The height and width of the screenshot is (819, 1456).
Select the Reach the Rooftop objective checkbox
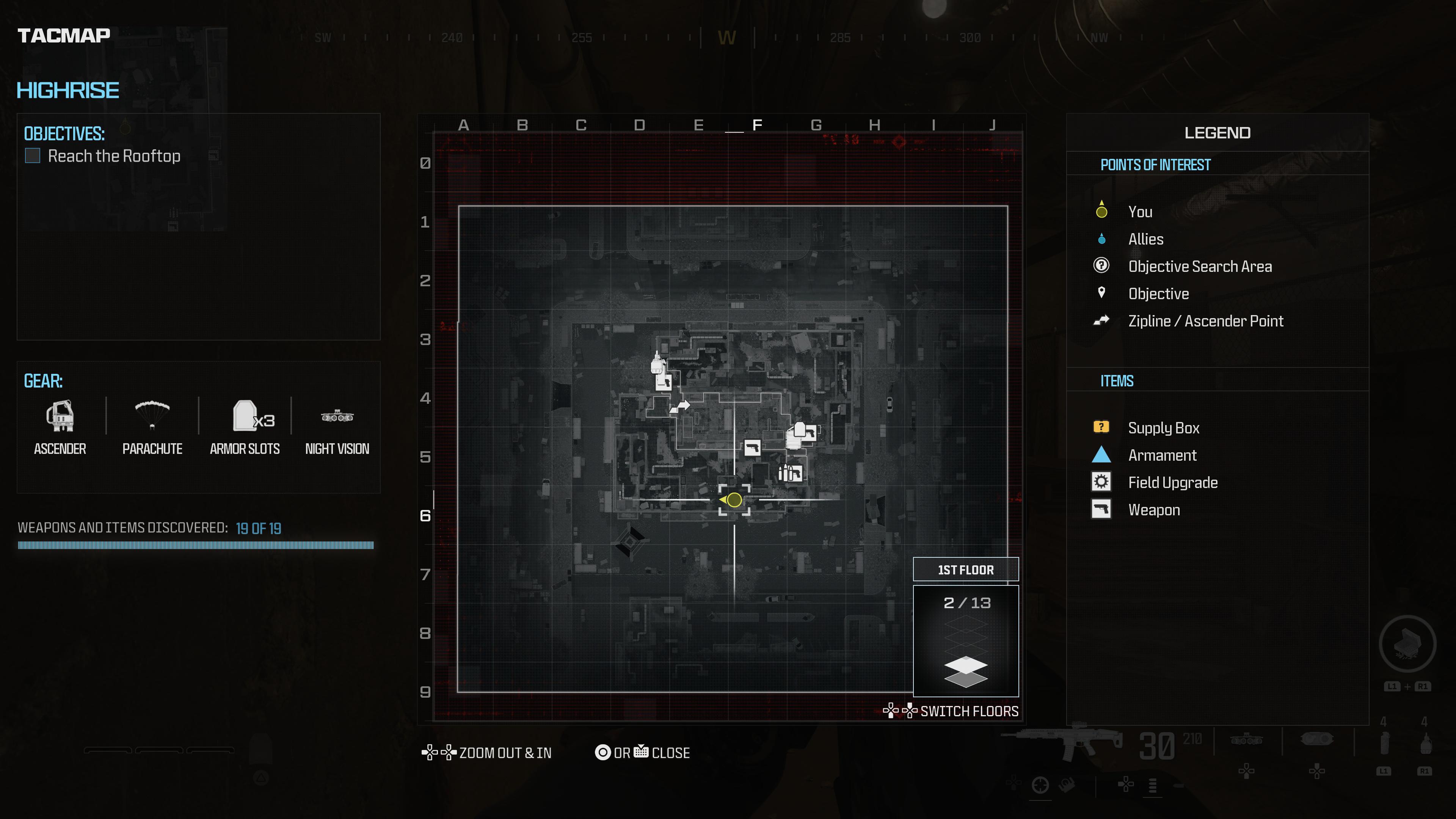[x=33, y=155]
